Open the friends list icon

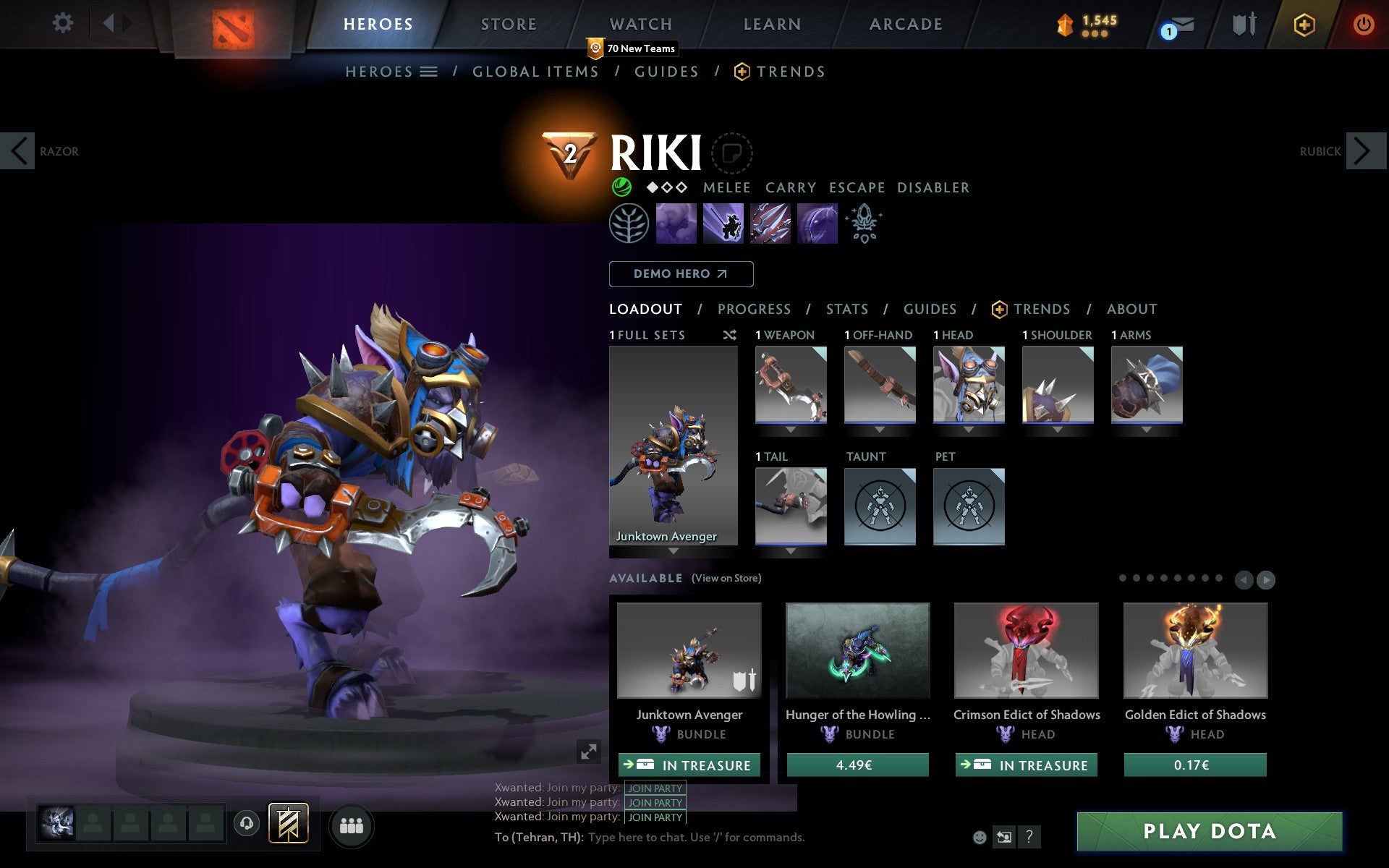(x=352, y=823)
